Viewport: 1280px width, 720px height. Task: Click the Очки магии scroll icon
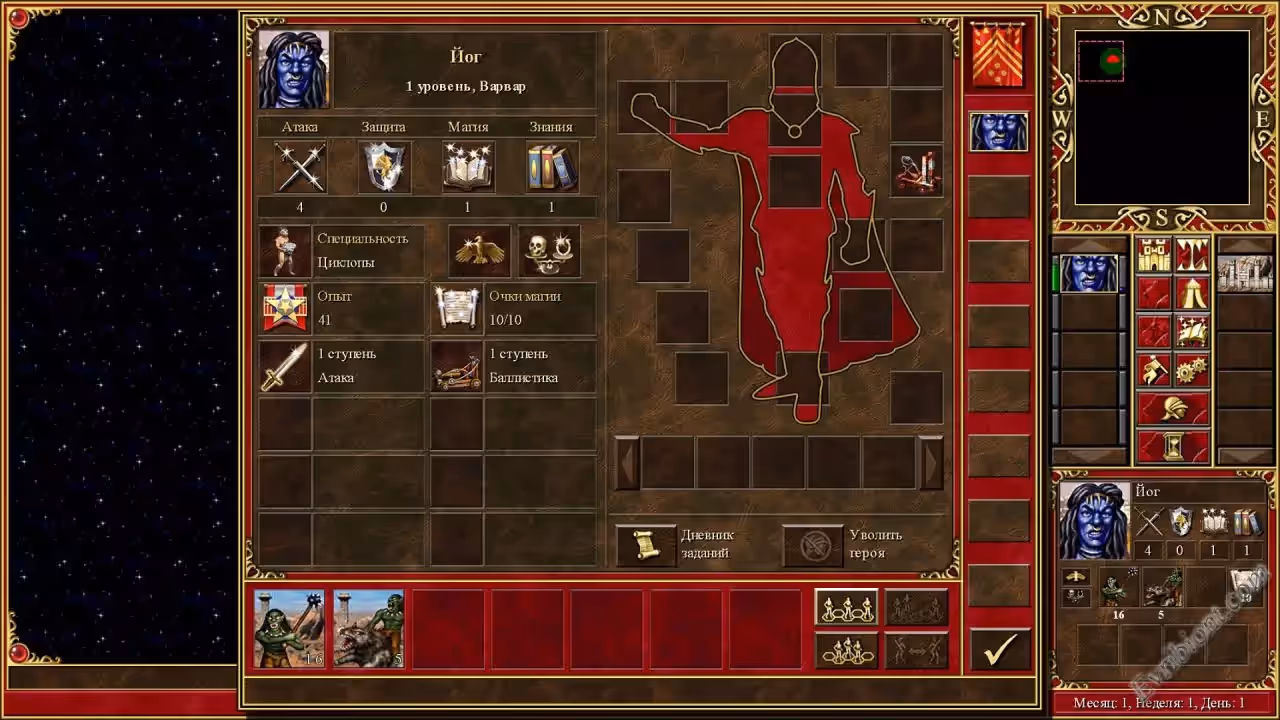coord(456,308)
